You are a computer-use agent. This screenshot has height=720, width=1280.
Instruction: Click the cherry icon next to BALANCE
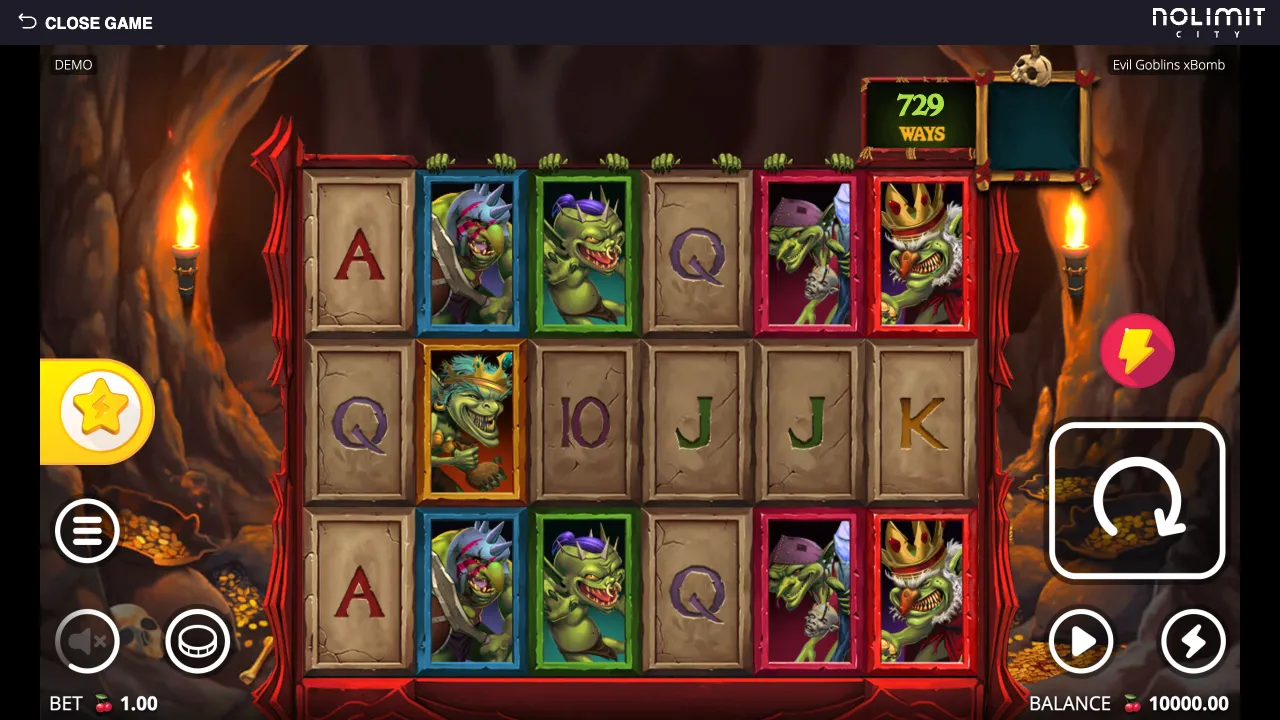pyautogui.click(x=1131, y=703)
